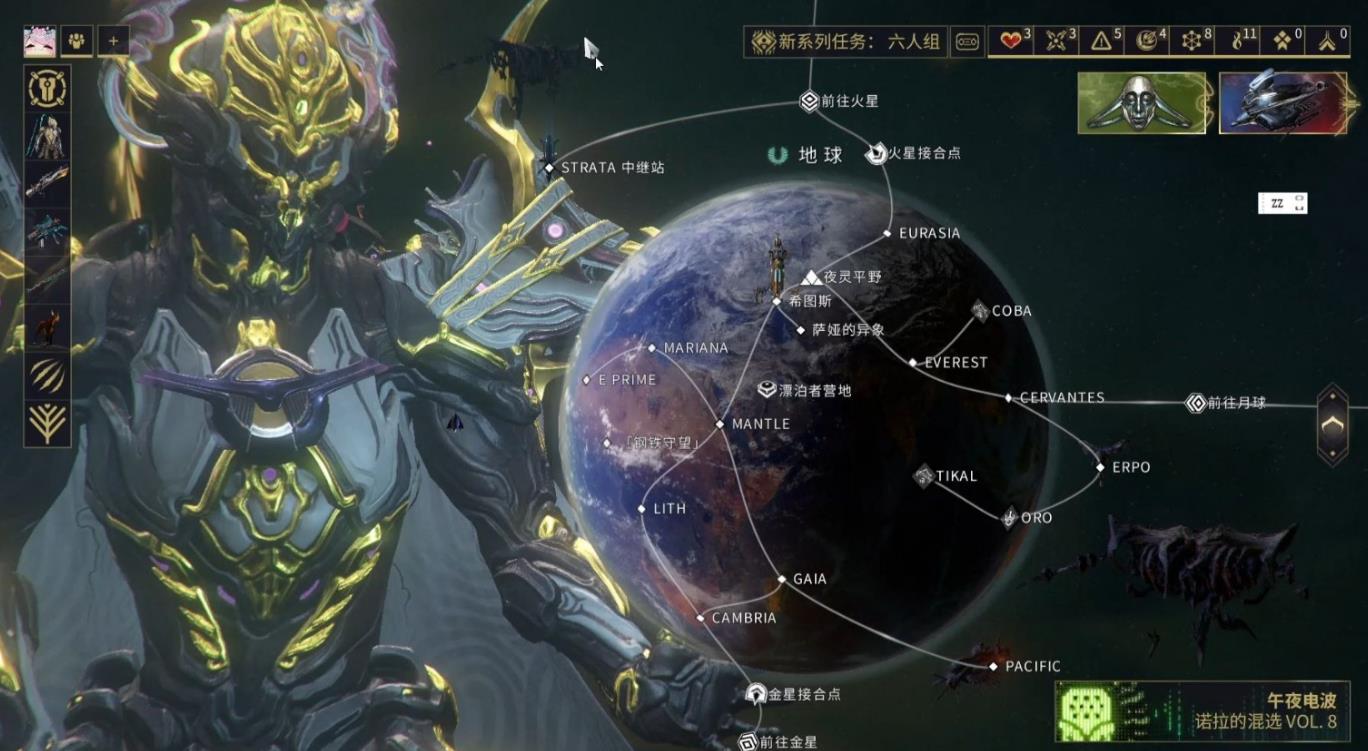Open the squad management icon
This screenshot has width=1368, height=751.
75,40
